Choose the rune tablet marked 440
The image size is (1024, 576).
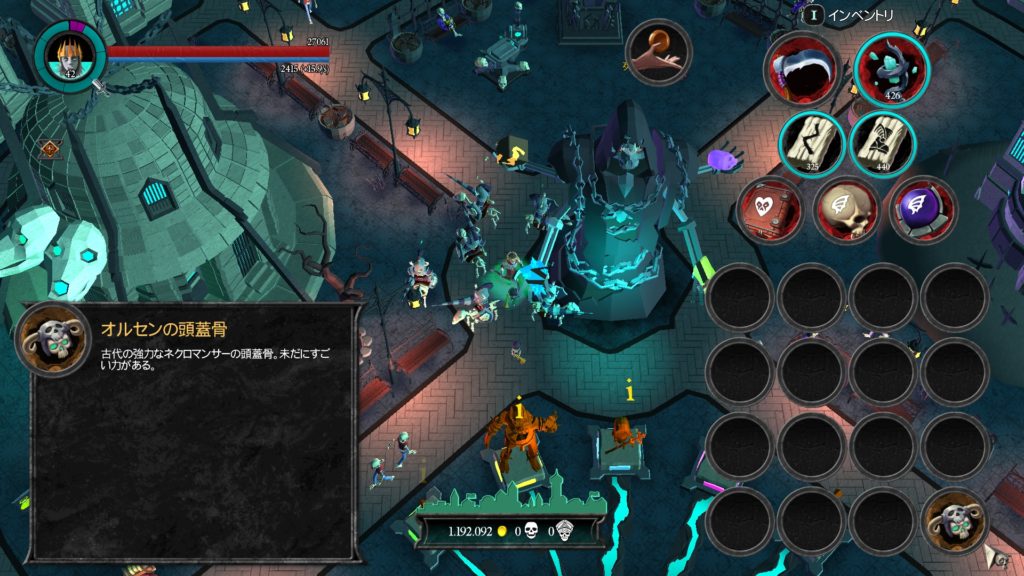[883, 143]
